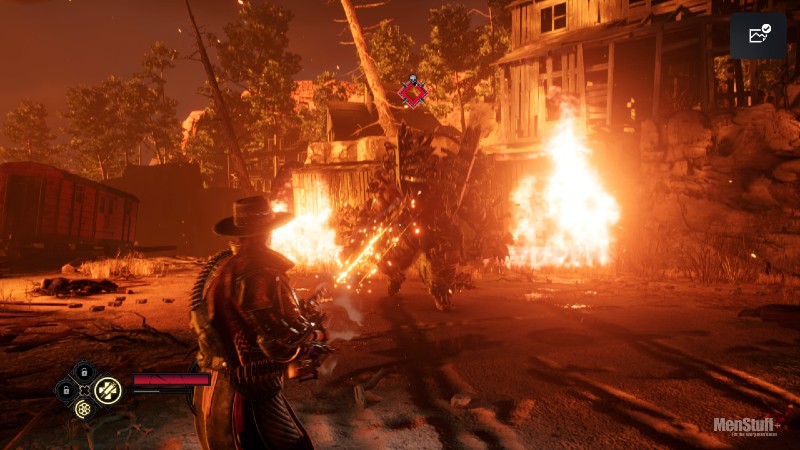Select the revolver cylinder ability icon
The image size is (800, 450).
[x=84, y=409]
